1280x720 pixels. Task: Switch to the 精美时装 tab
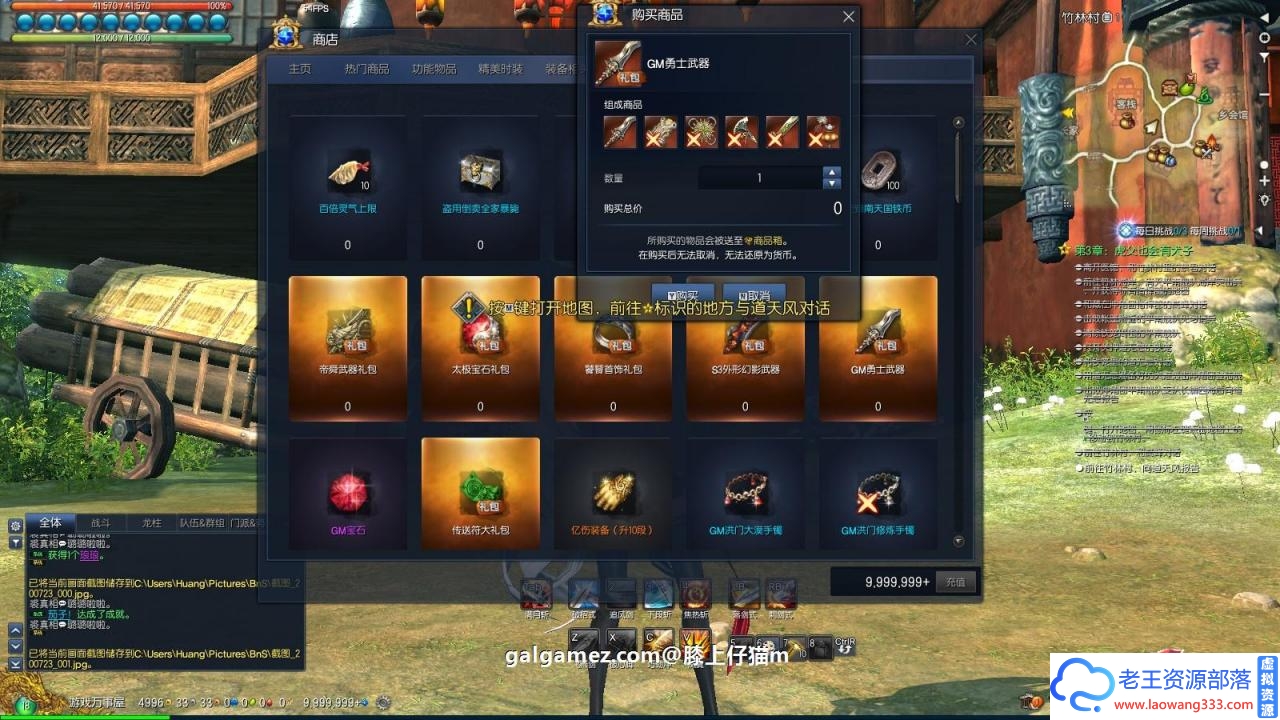click(x=500, y=69)
